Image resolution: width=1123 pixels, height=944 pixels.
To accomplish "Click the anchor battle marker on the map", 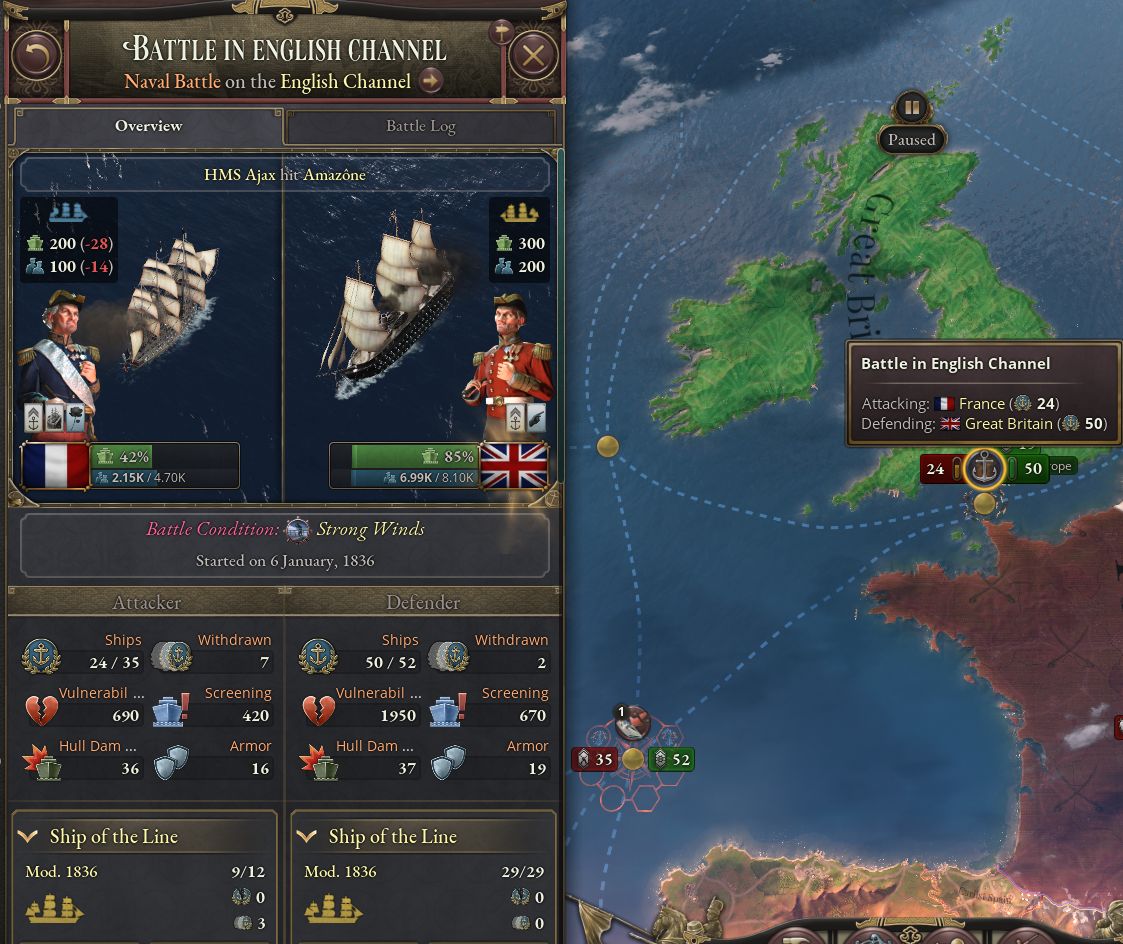I will 986,468.
